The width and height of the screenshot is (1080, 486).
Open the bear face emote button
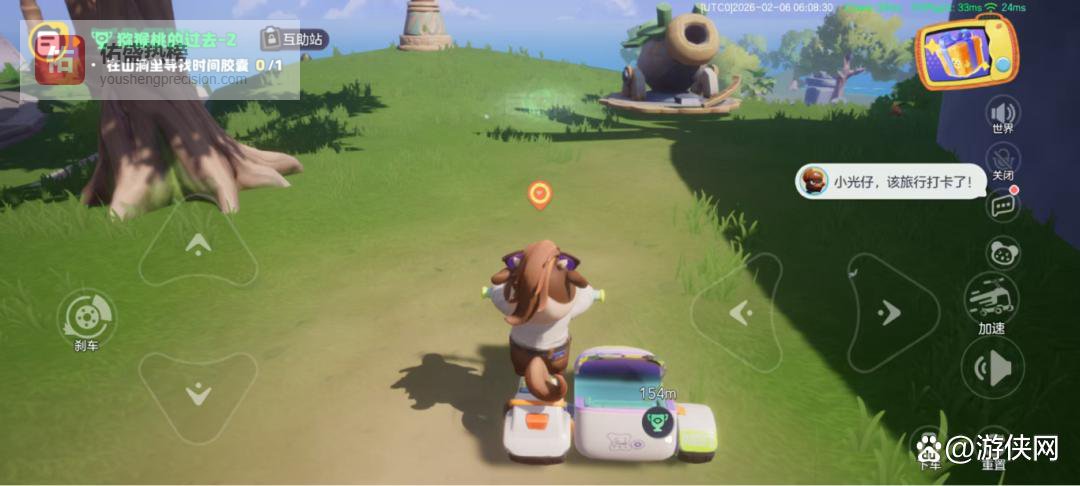1001,253
